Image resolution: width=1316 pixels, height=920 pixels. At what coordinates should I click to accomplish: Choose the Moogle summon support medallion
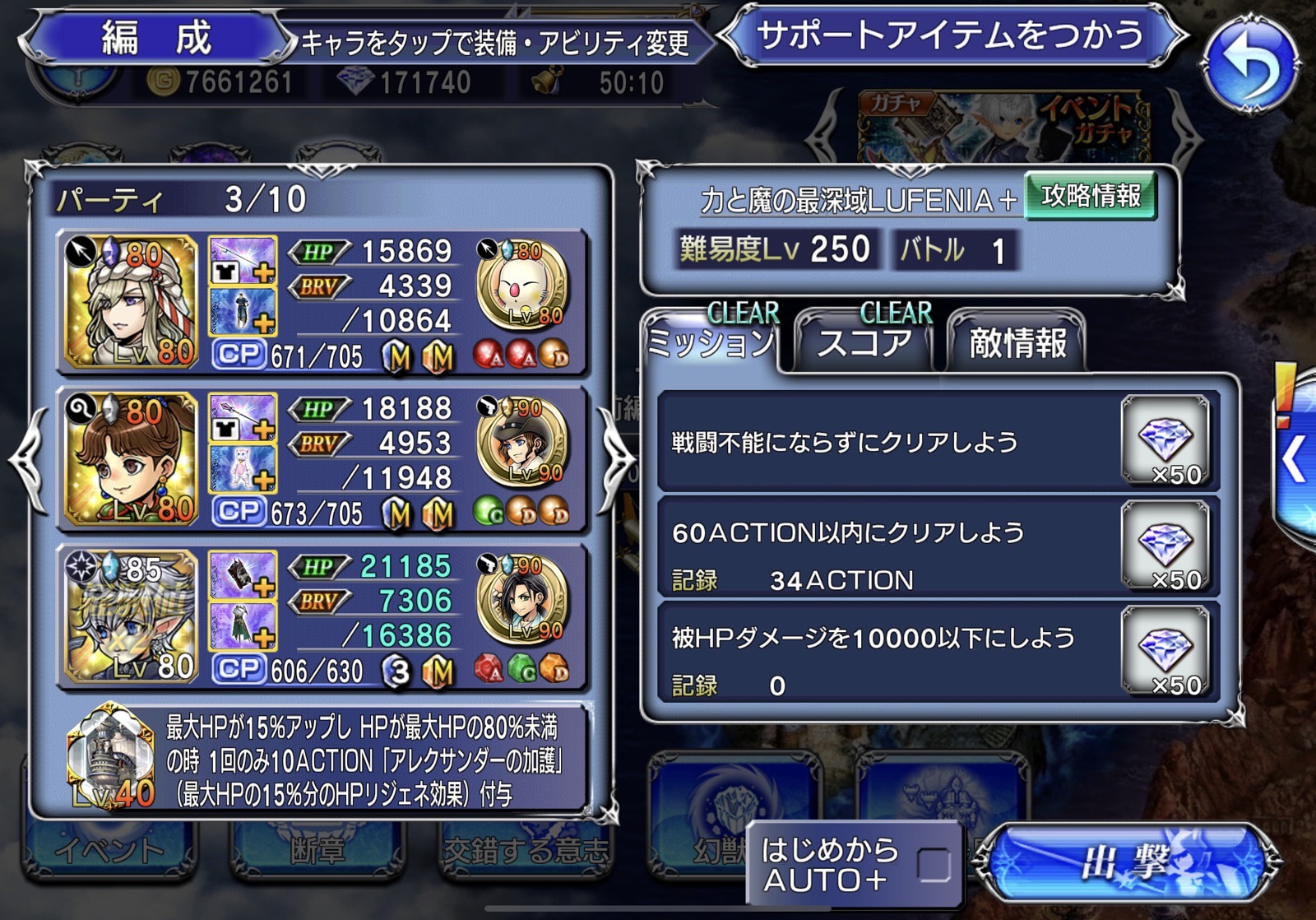[x=522, y=286]
